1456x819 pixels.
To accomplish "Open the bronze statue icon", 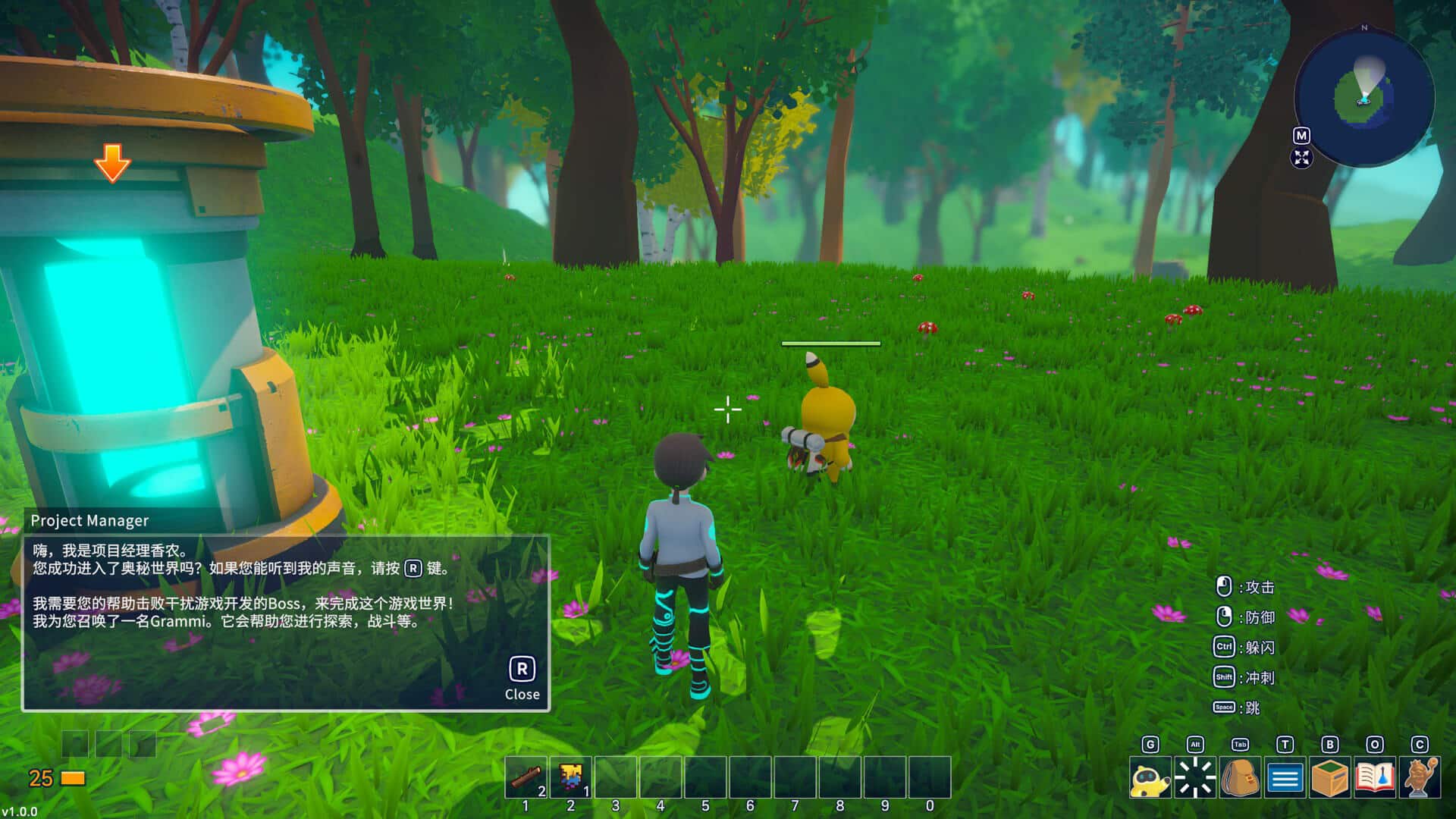I will (x=1420, y=778).
